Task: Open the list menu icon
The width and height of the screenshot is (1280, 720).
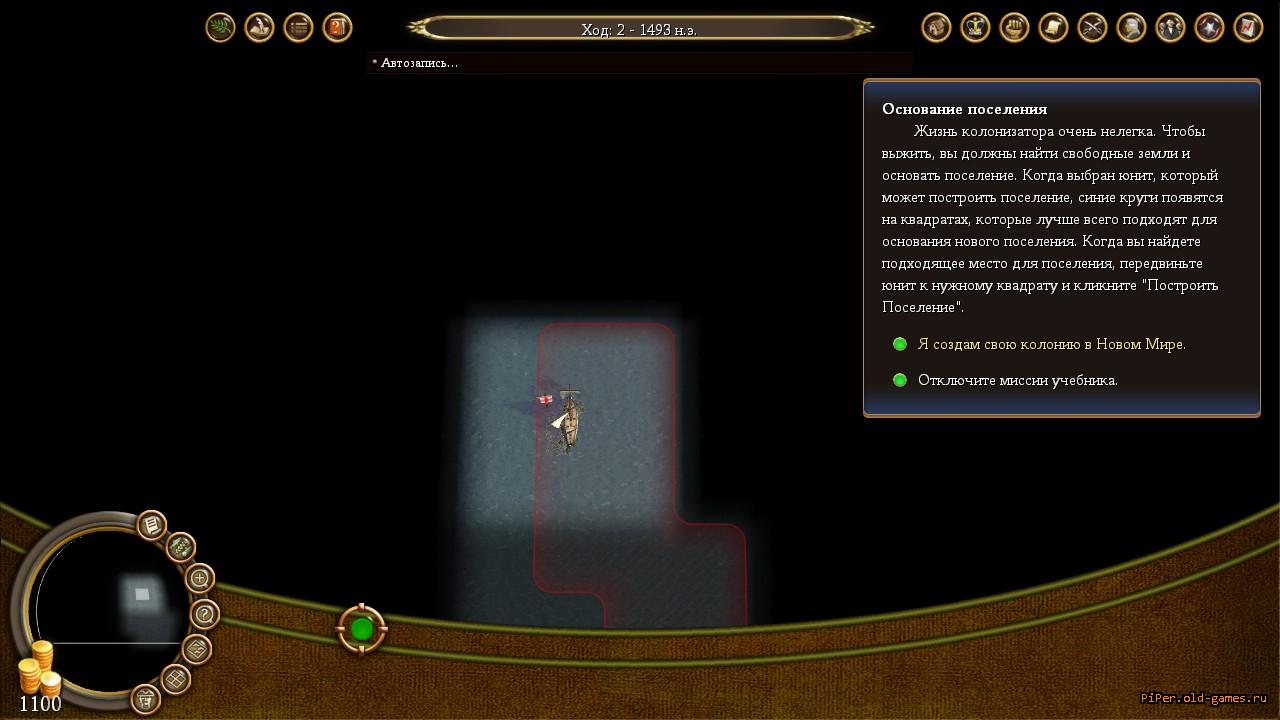Action: coord(298,27)
